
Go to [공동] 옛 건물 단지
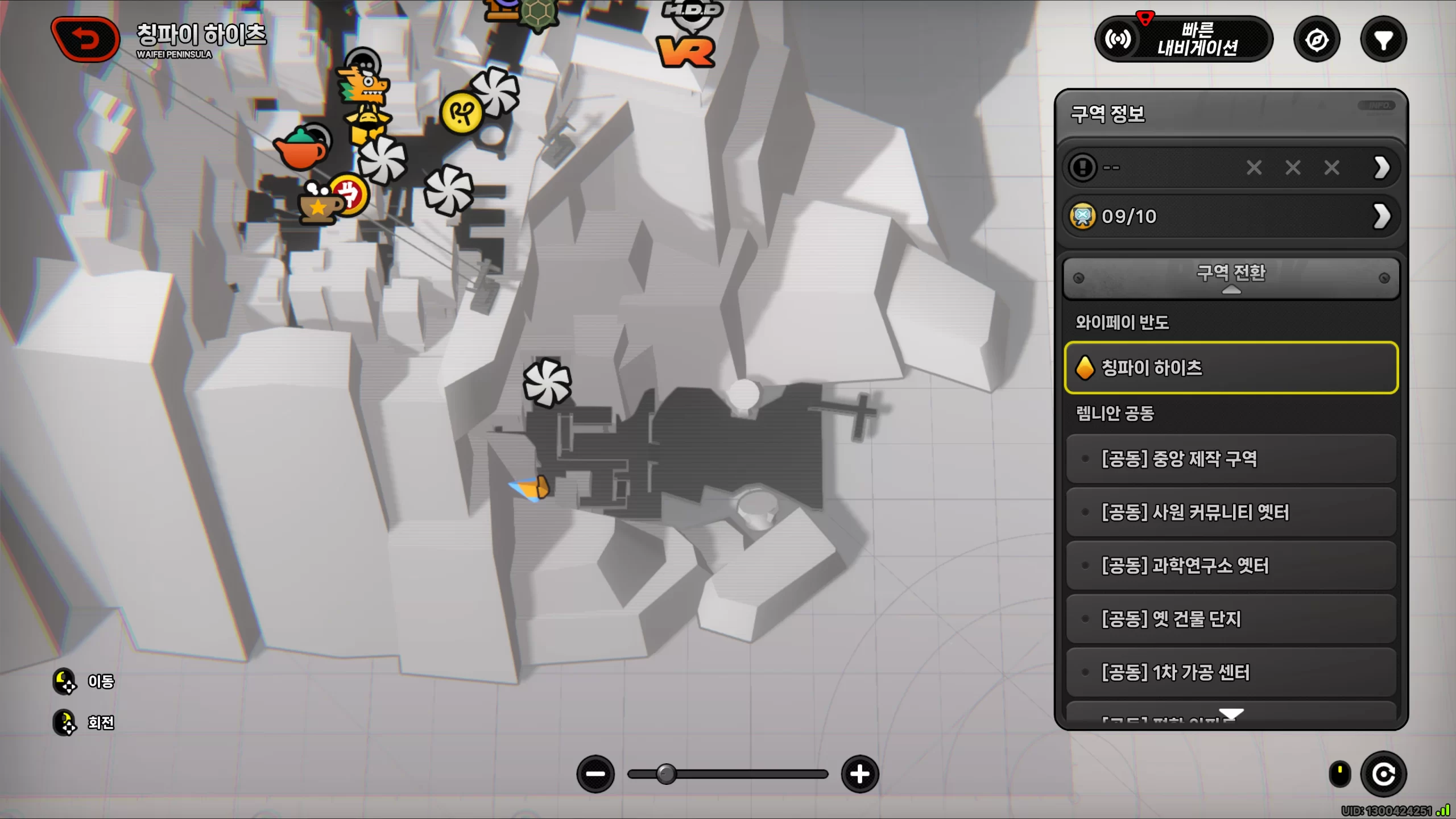(x=1231, y=619)
